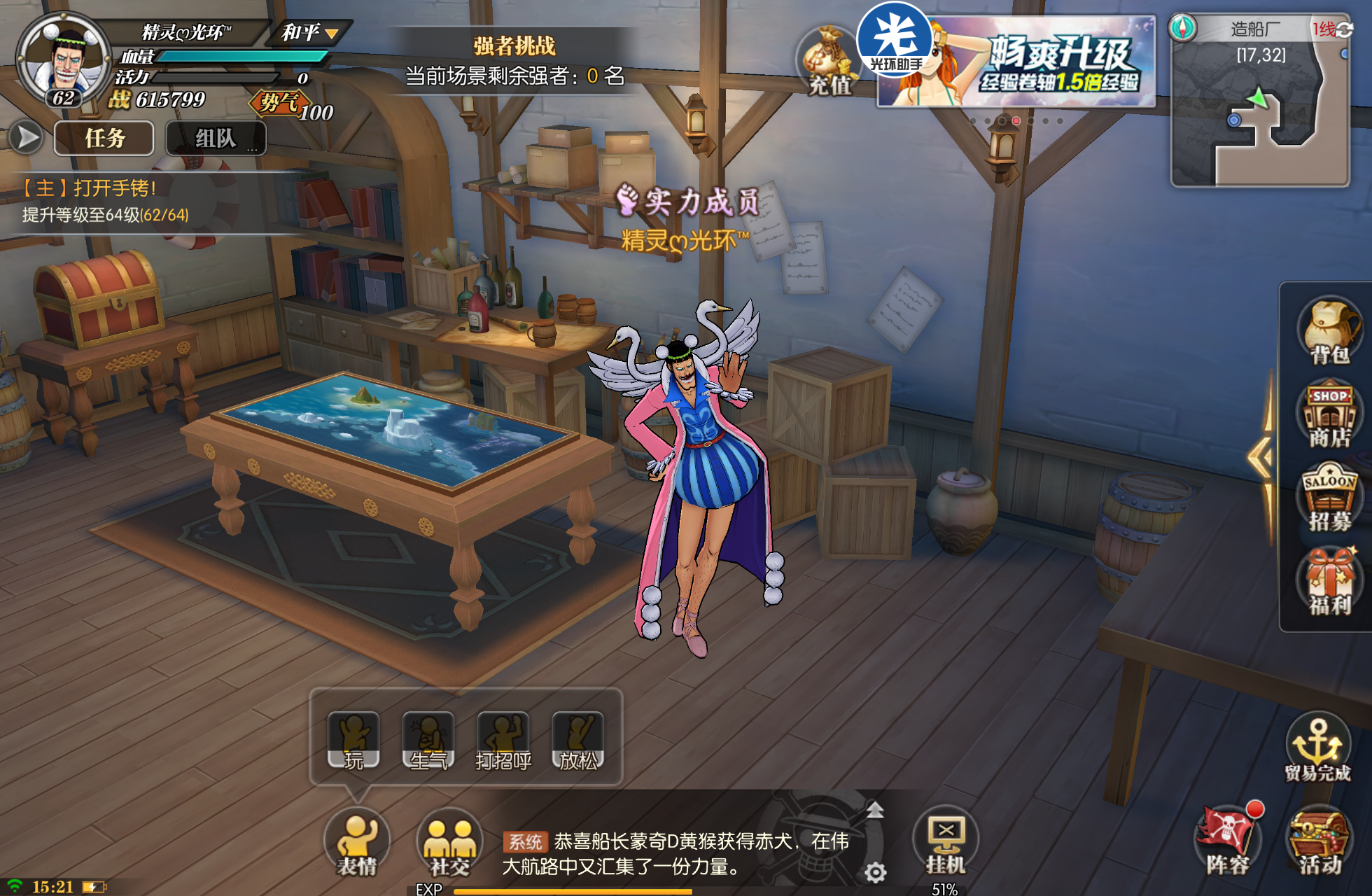Select the 打招呼 greeting emote

(503, 741)
